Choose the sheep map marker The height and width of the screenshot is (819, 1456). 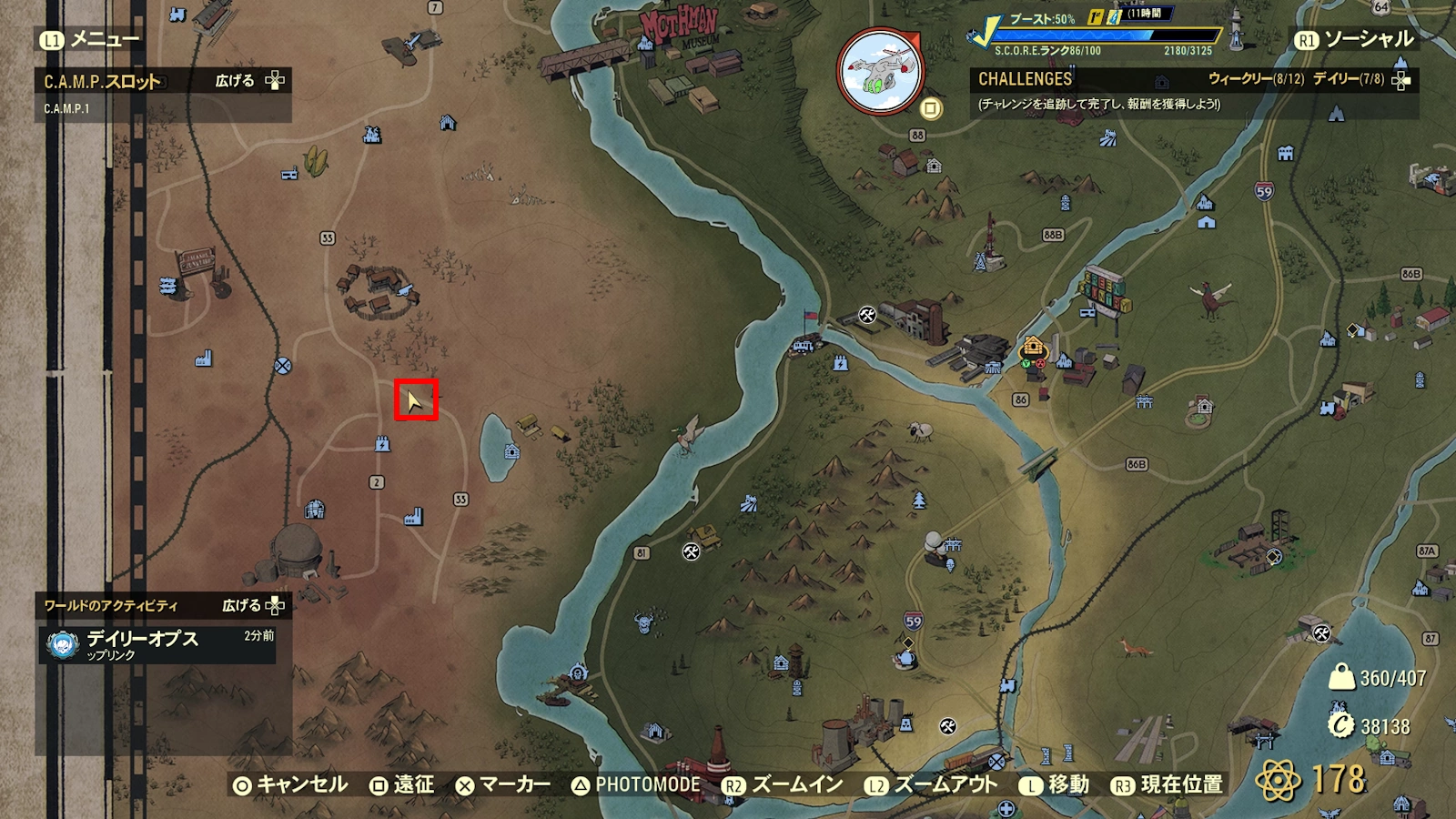tap(922, 430)
